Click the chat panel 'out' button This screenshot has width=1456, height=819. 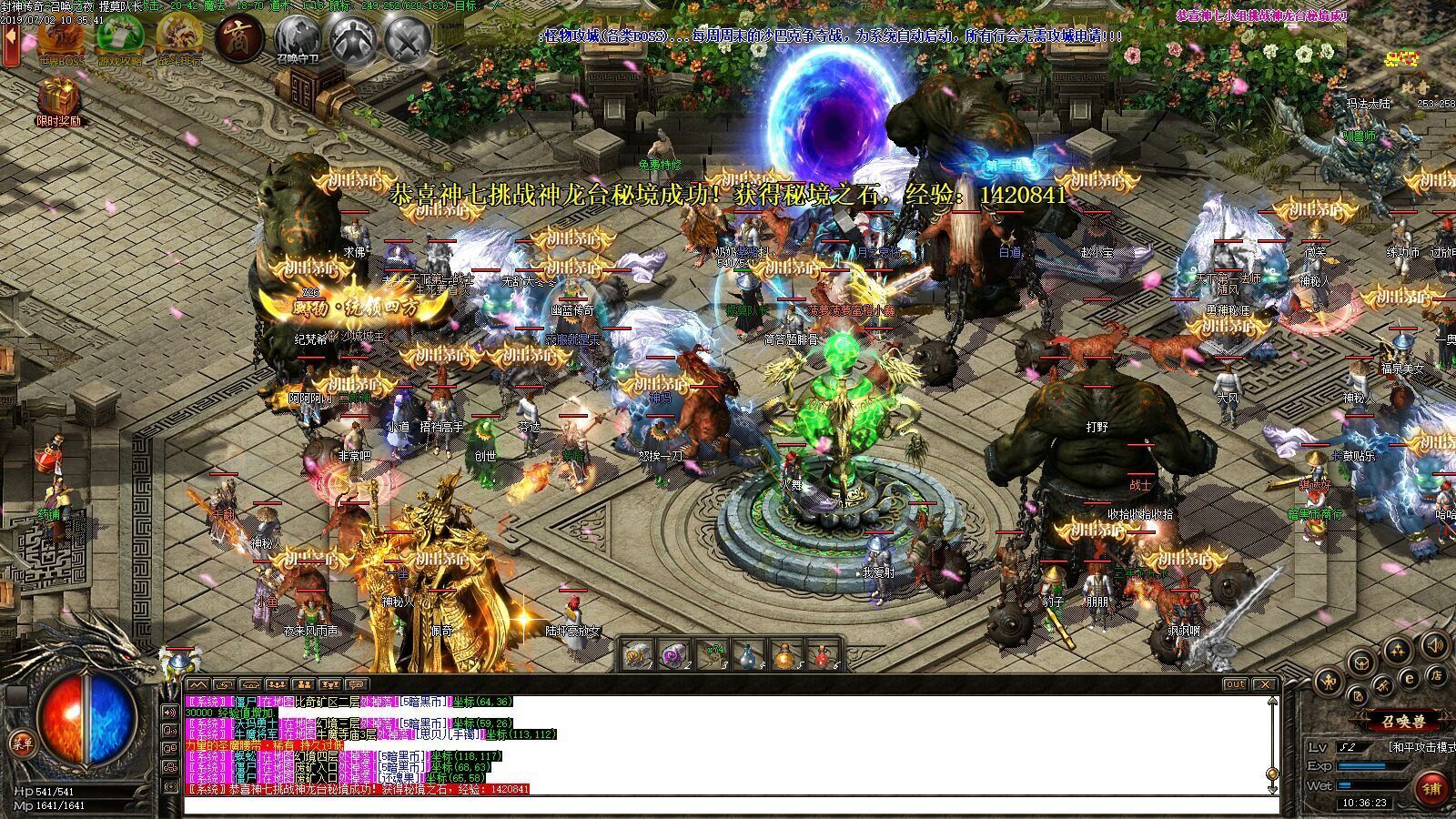[1235, 684]
